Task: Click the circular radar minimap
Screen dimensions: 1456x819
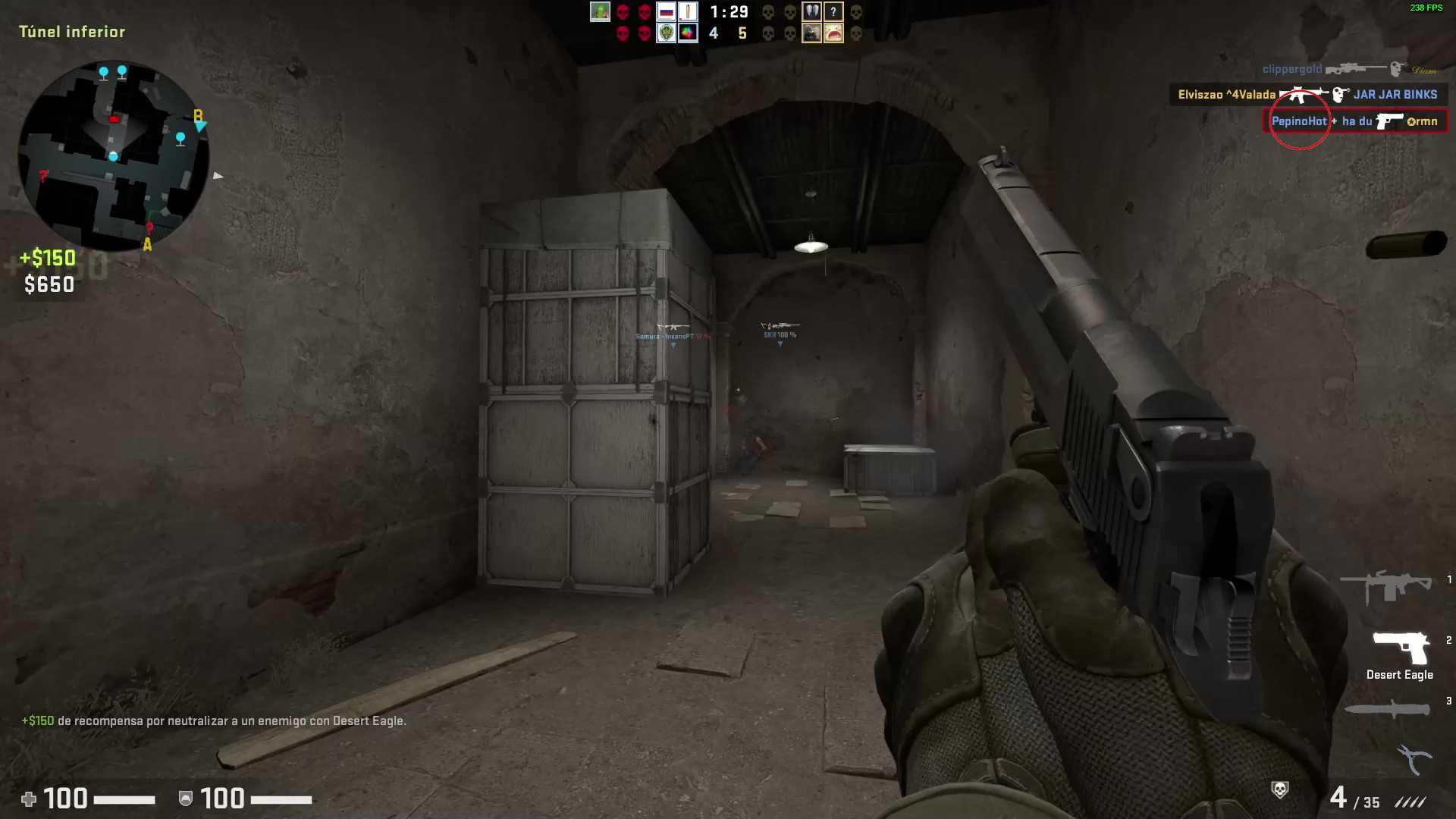Action: tap(113, 155)
